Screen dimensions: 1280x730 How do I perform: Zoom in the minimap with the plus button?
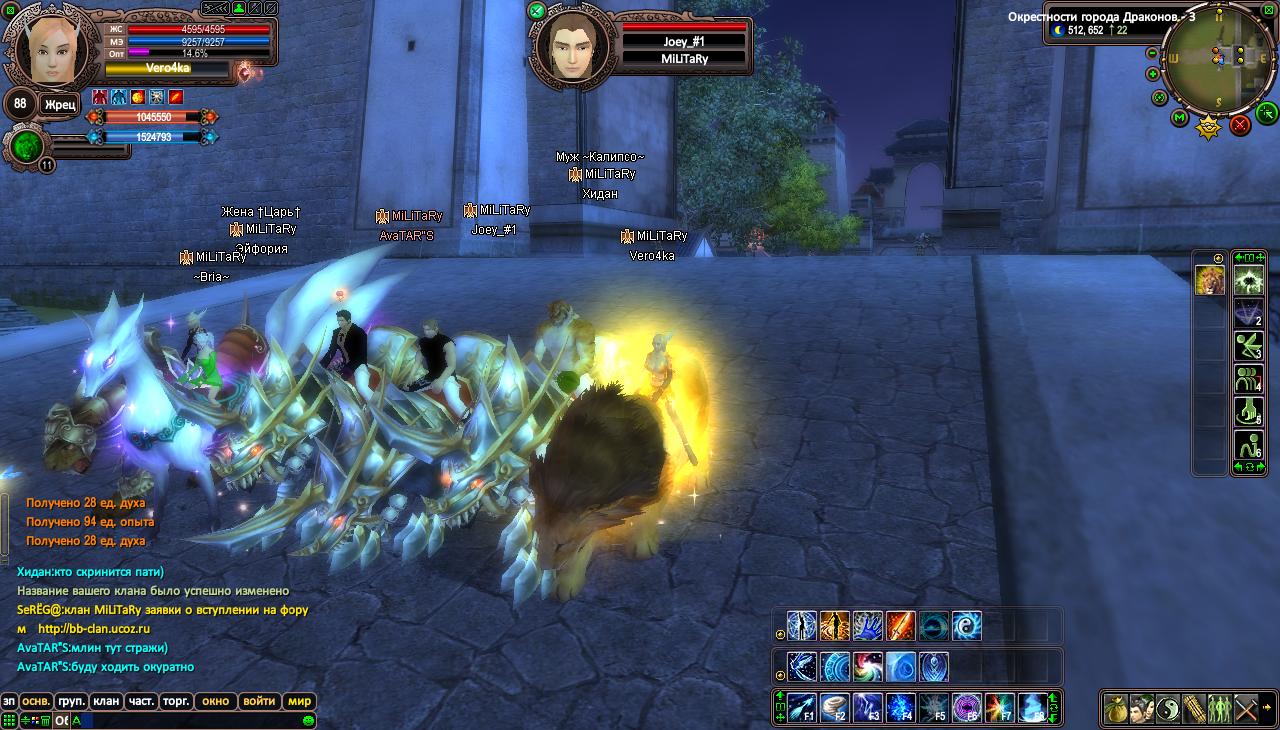(x=1152, y=73)
